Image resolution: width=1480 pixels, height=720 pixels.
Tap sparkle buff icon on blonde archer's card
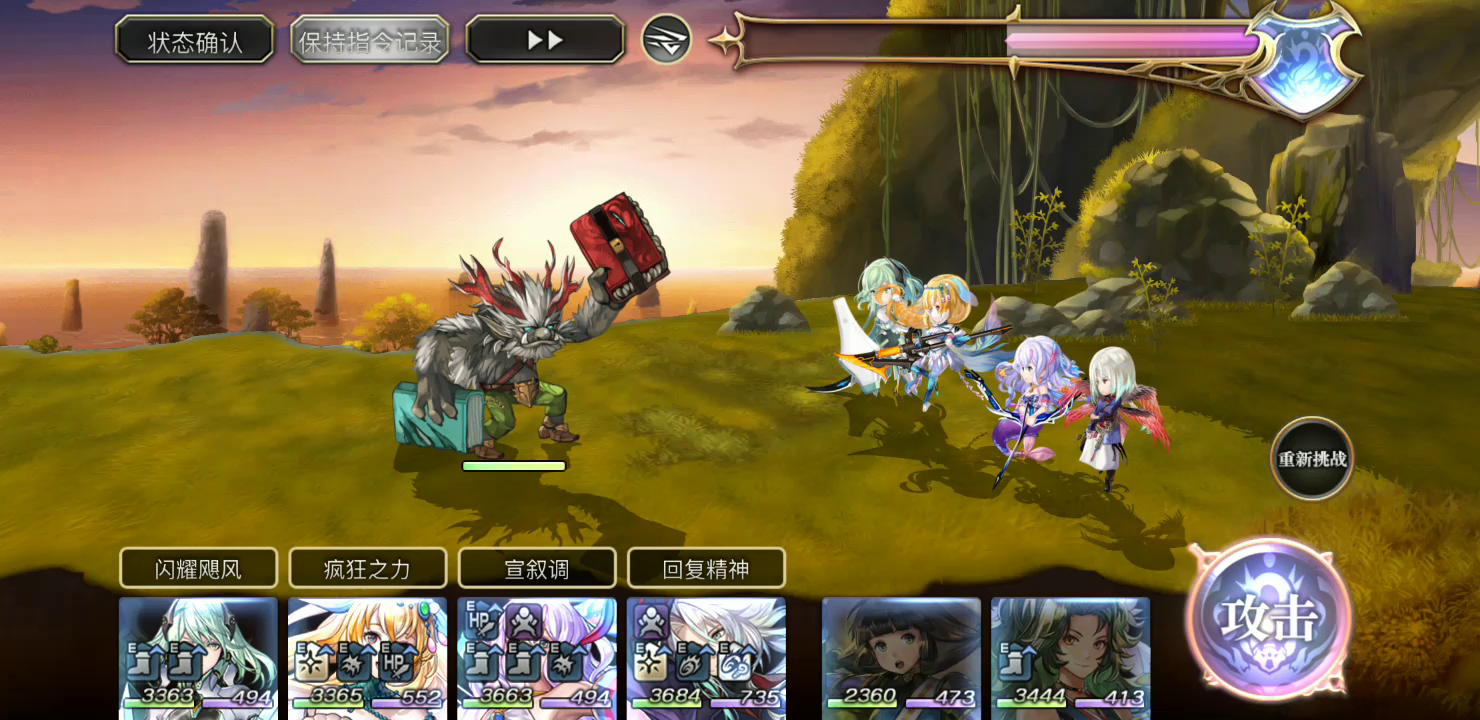pos(312,665)
